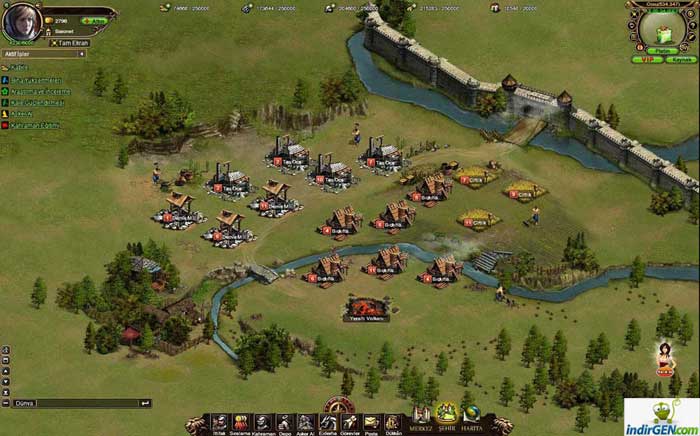The height and width of the screenshot is (436, 700).
Task: Click the green Altın gold button
Action: pyautogui.click(x=98, y=20)
